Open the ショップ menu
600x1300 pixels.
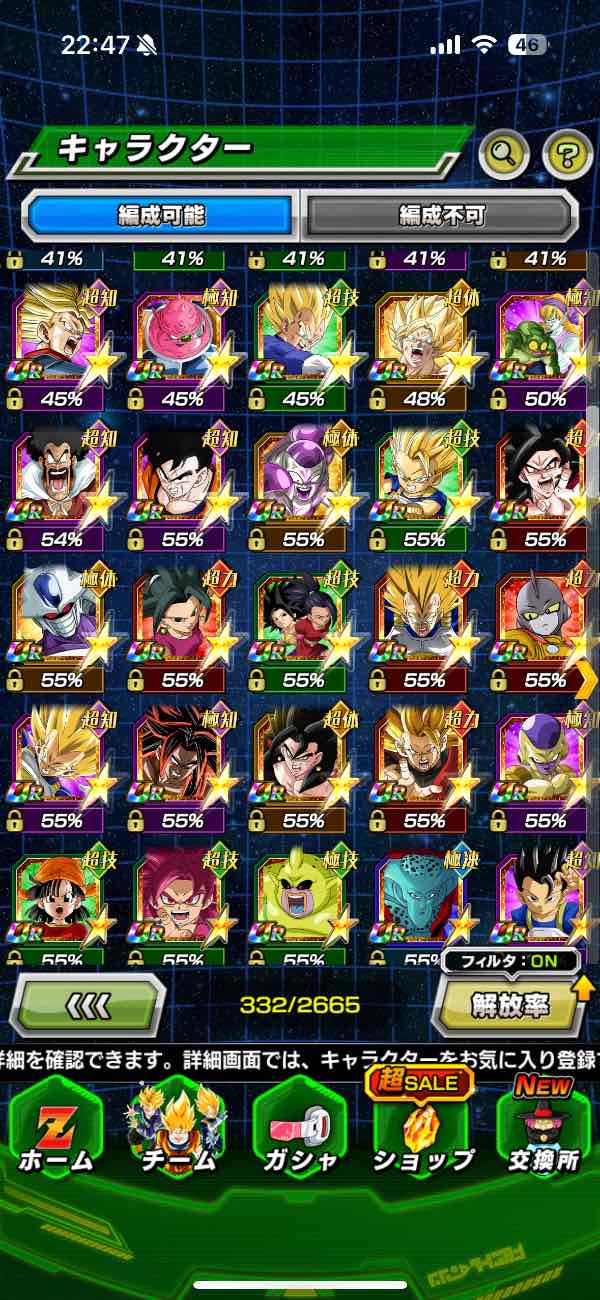(x=421, y=1130)
